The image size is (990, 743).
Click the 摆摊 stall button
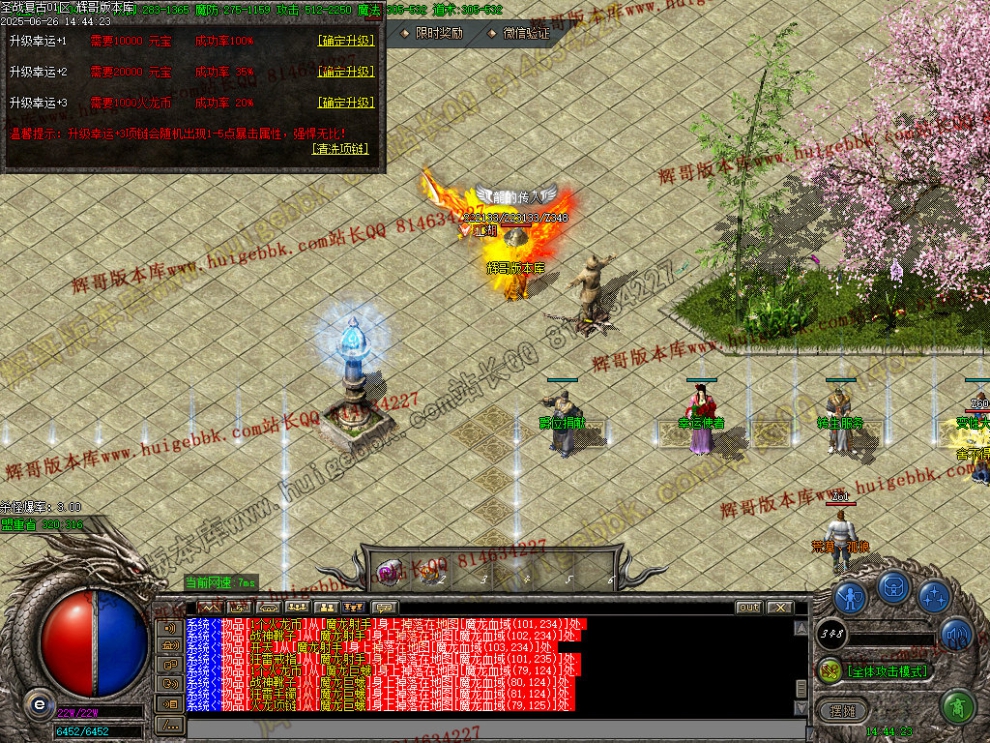click(x=841, y=709)
